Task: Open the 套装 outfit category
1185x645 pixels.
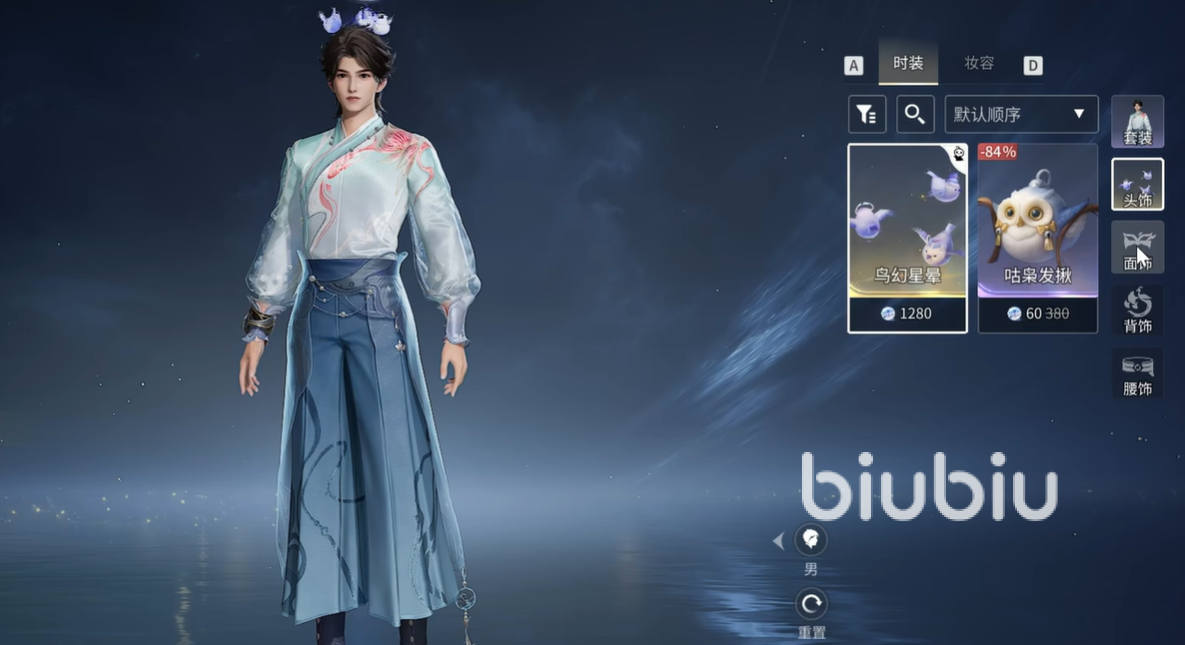Action: click(1137, 122)
